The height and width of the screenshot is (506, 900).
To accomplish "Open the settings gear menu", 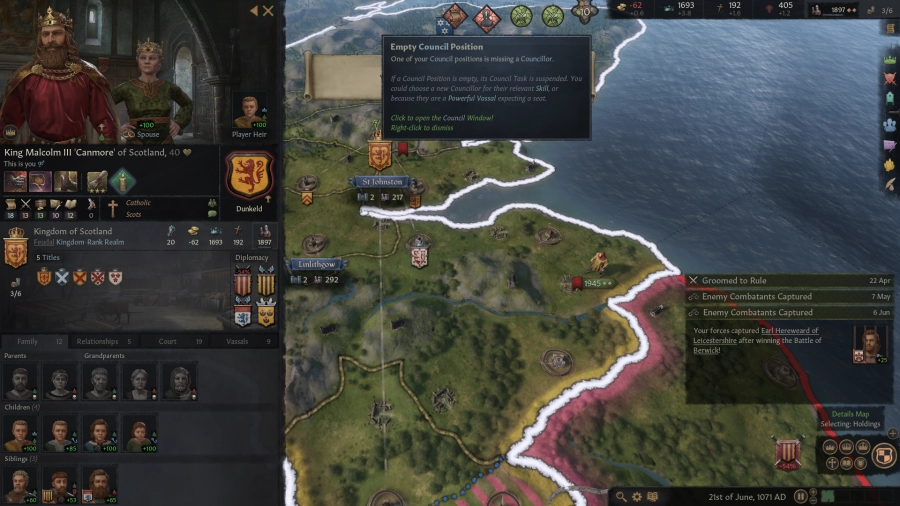I will pos(637,496).
